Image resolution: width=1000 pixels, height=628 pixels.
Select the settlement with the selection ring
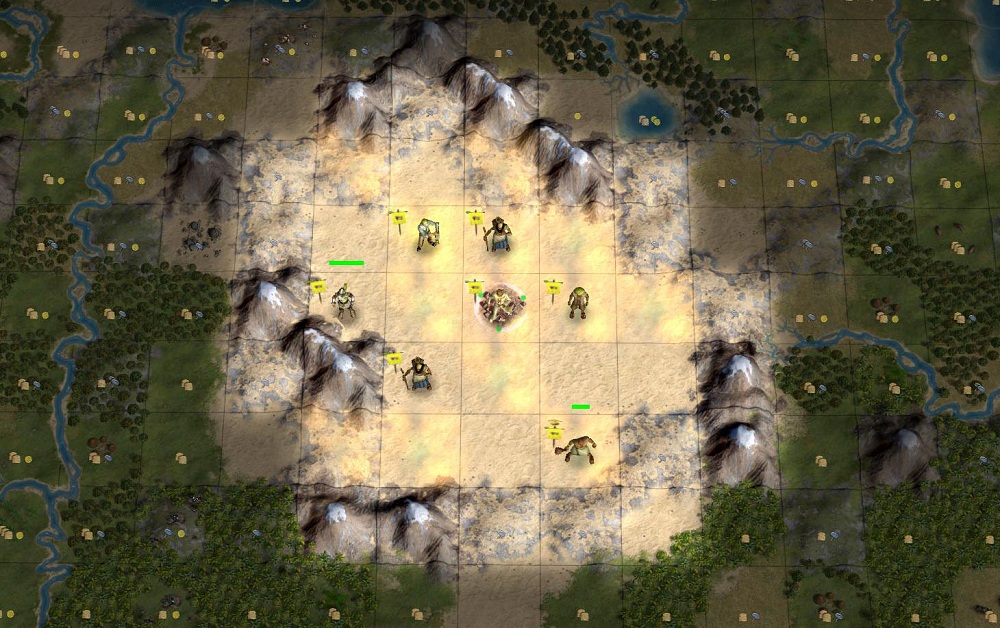point(500,306)
